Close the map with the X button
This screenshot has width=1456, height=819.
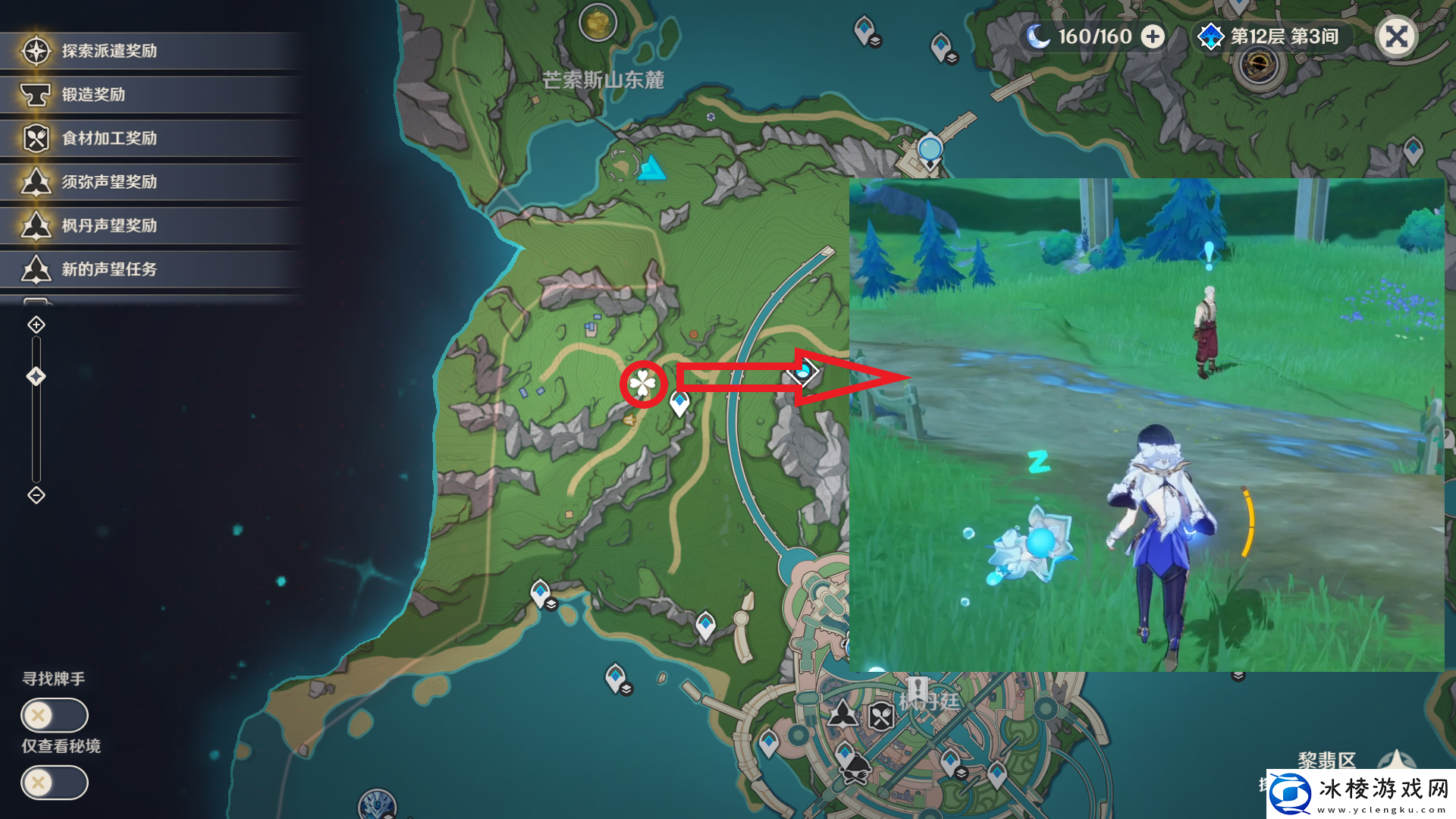click(1396, 36)
